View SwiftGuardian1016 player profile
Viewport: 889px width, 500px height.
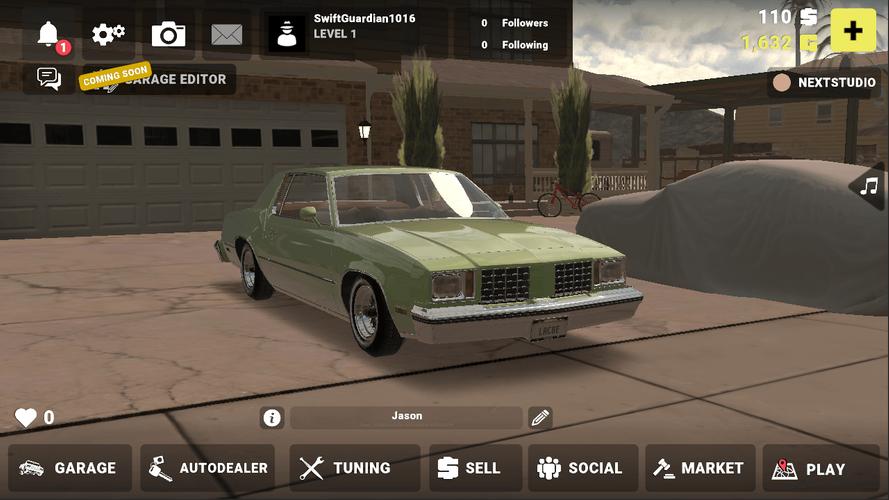[345, 33]
